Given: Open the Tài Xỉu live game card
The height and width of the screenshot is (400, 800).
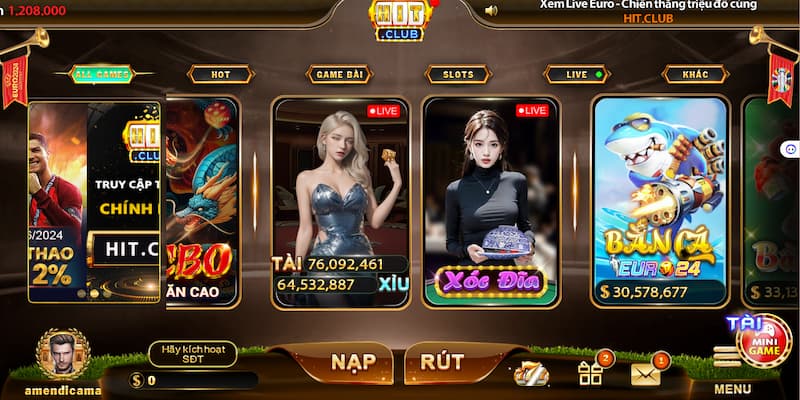Looking at the screenshot, I should pyautogui.click(x=341, y=200).
